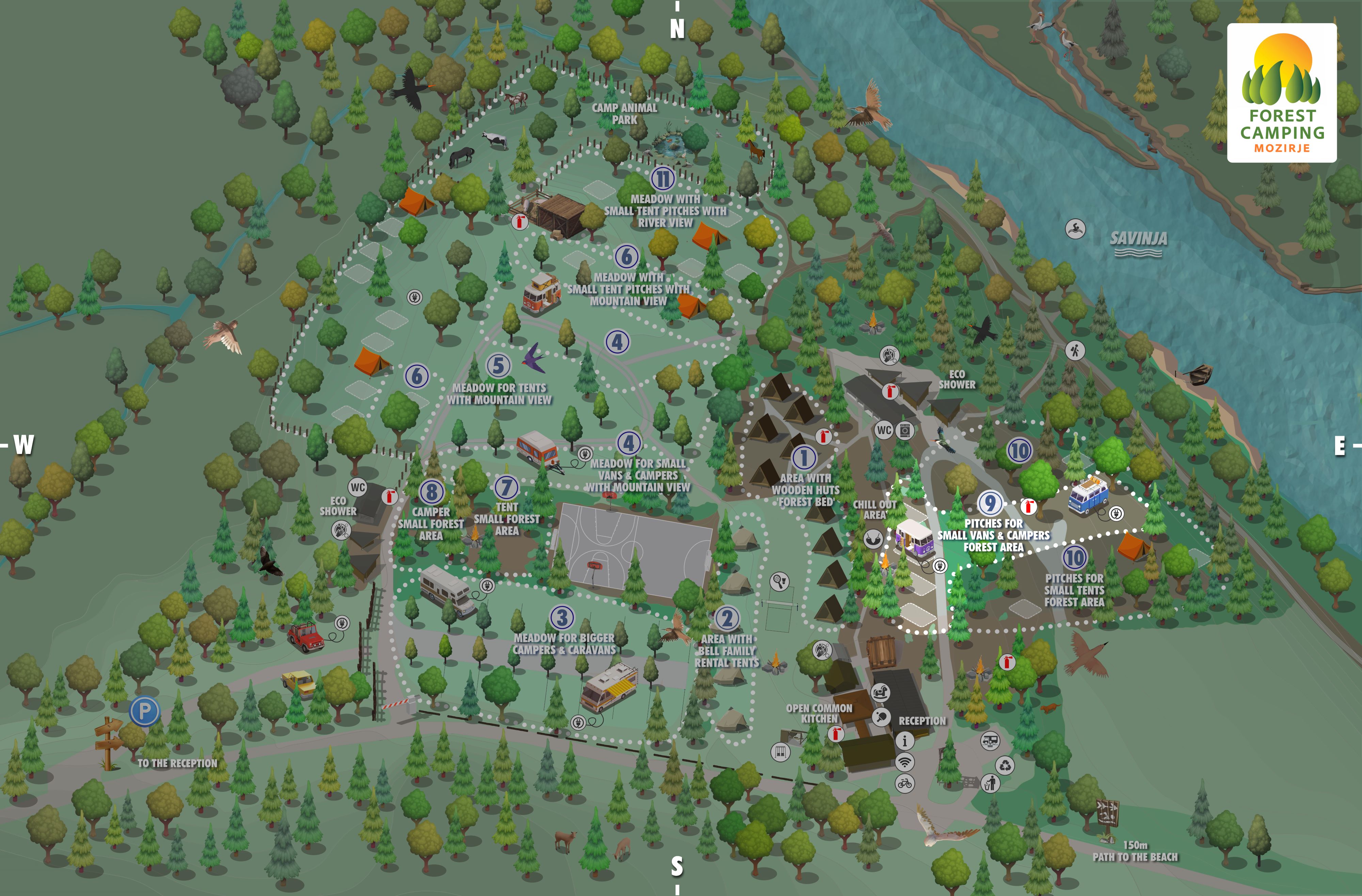Select the hiker trail icon
The height and width of the screenshot is (896, 1362).
1075,350
